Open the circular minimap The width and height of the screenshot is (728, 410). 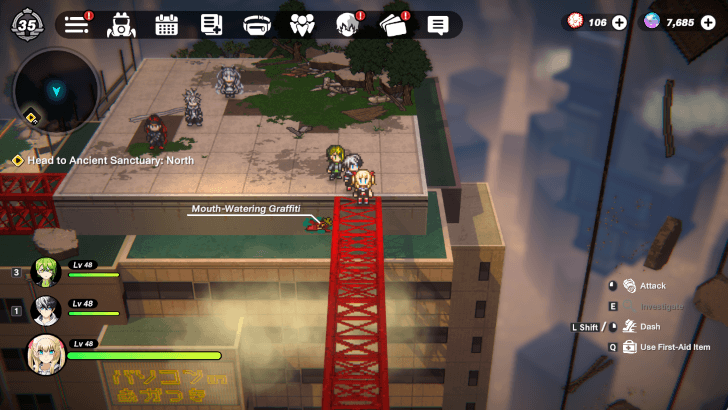point(57,91)
